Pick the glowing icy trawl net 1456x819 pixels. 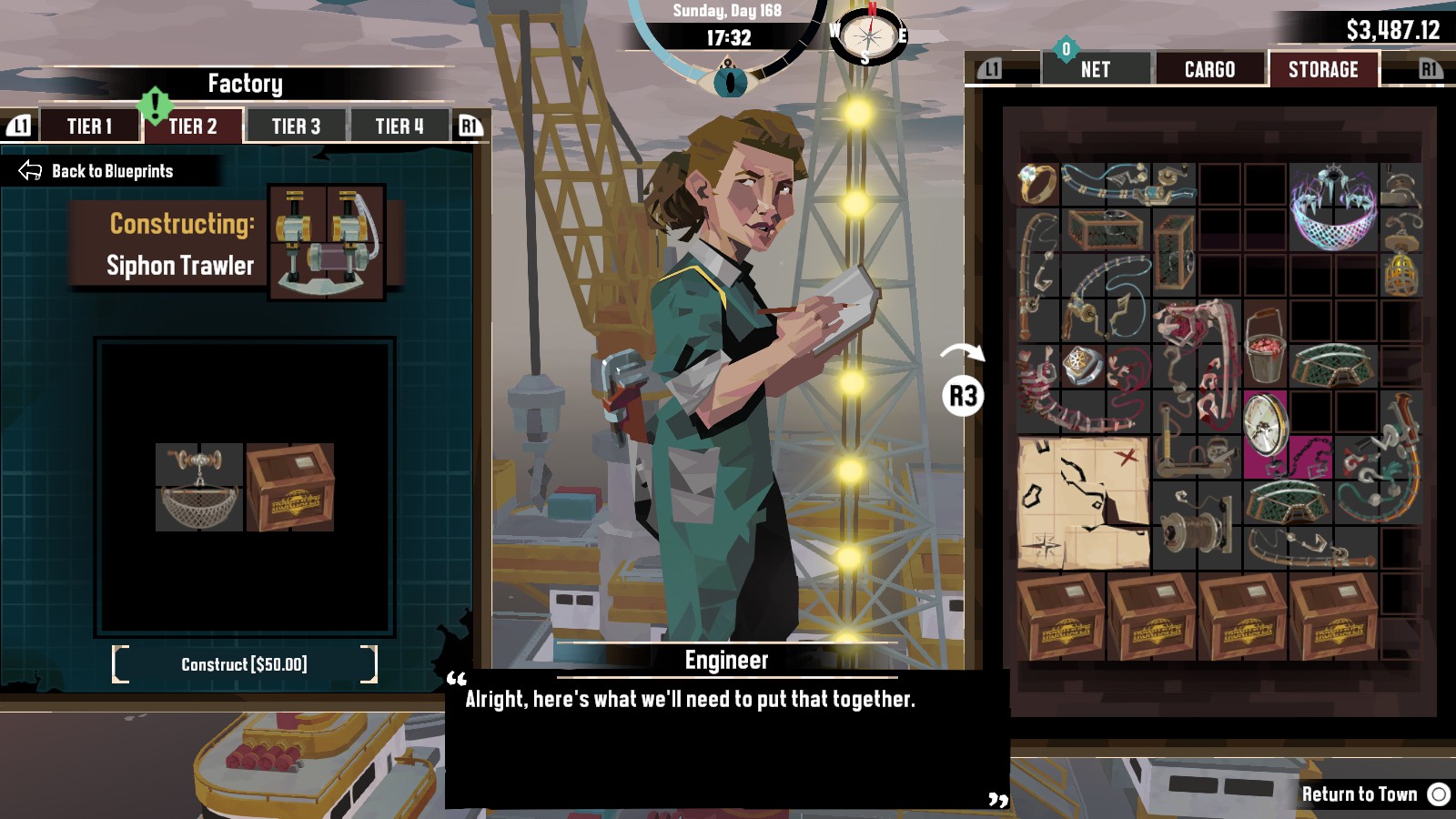pos(1333,207)
